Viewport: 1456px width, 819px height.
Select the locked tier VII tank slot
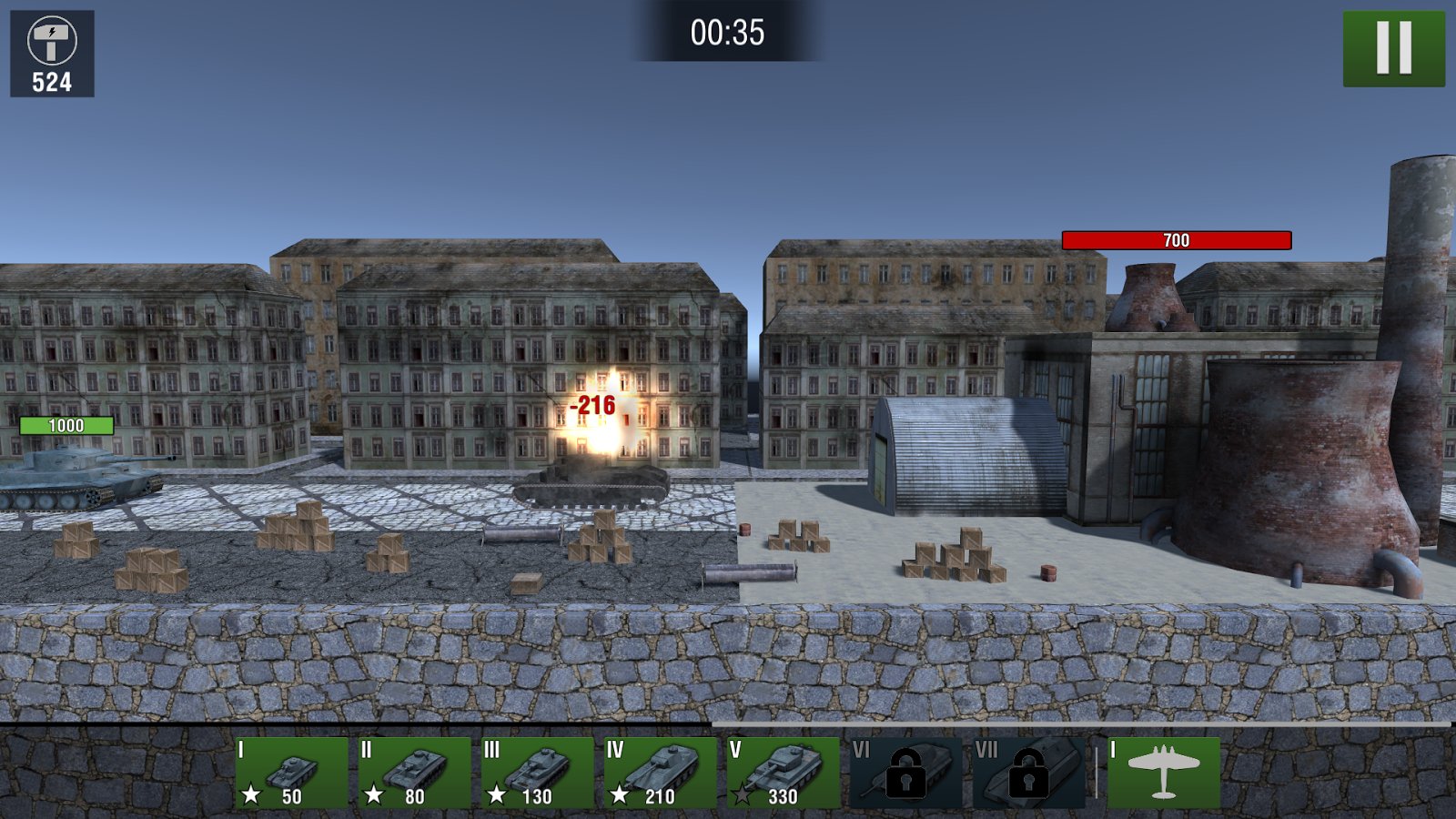click(x=1028, y=773)
